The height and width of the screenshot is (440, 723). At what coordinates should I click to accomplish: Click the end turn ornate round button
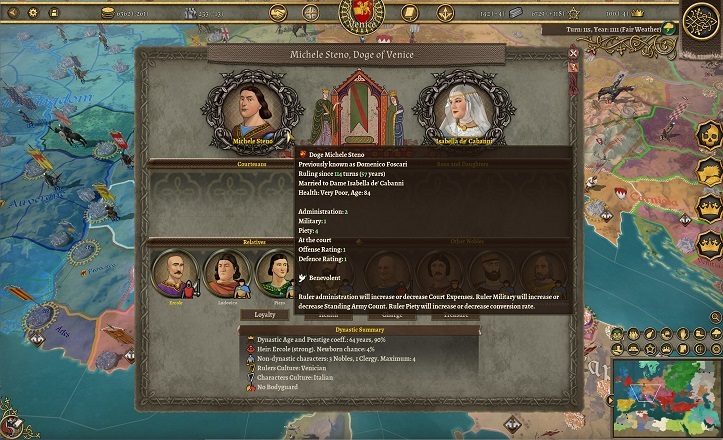[x=701, y=21]
